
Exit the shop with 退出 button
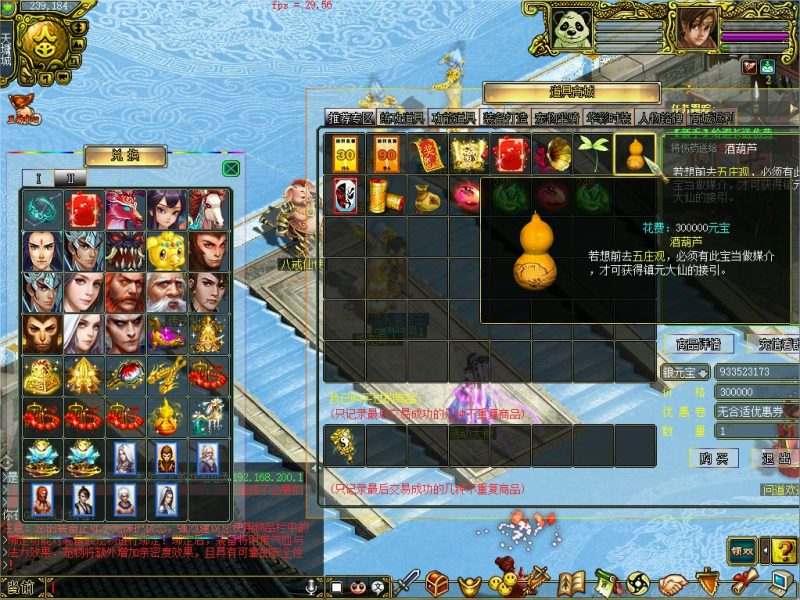(x=774, y=458)
